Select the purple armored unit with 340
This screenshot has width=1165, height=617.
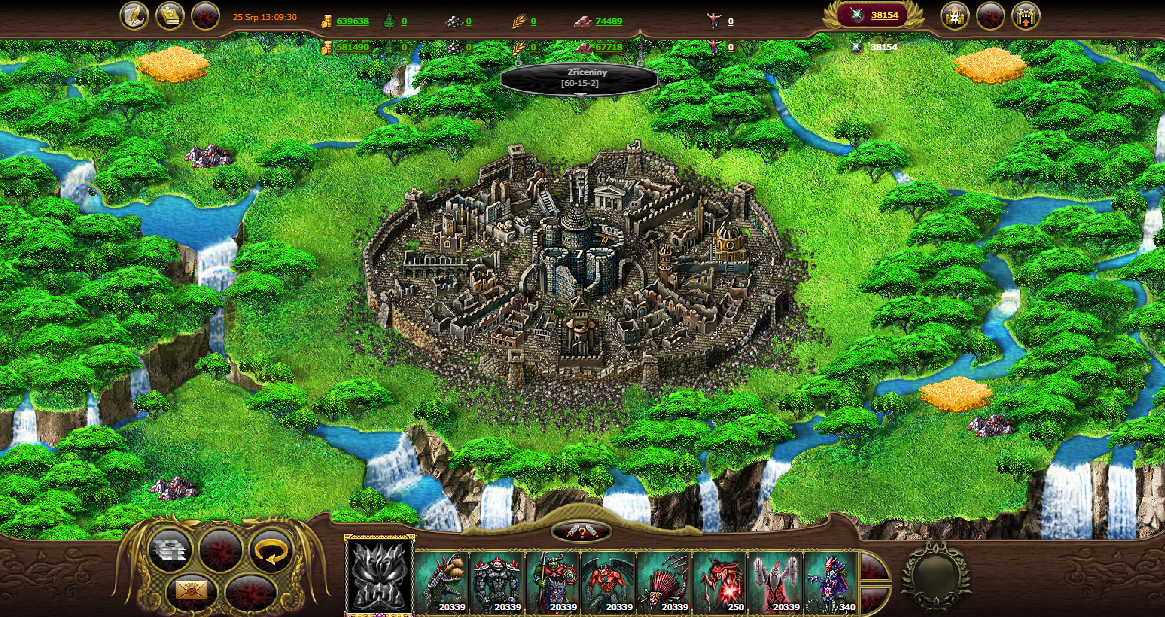tap(830, 582)
